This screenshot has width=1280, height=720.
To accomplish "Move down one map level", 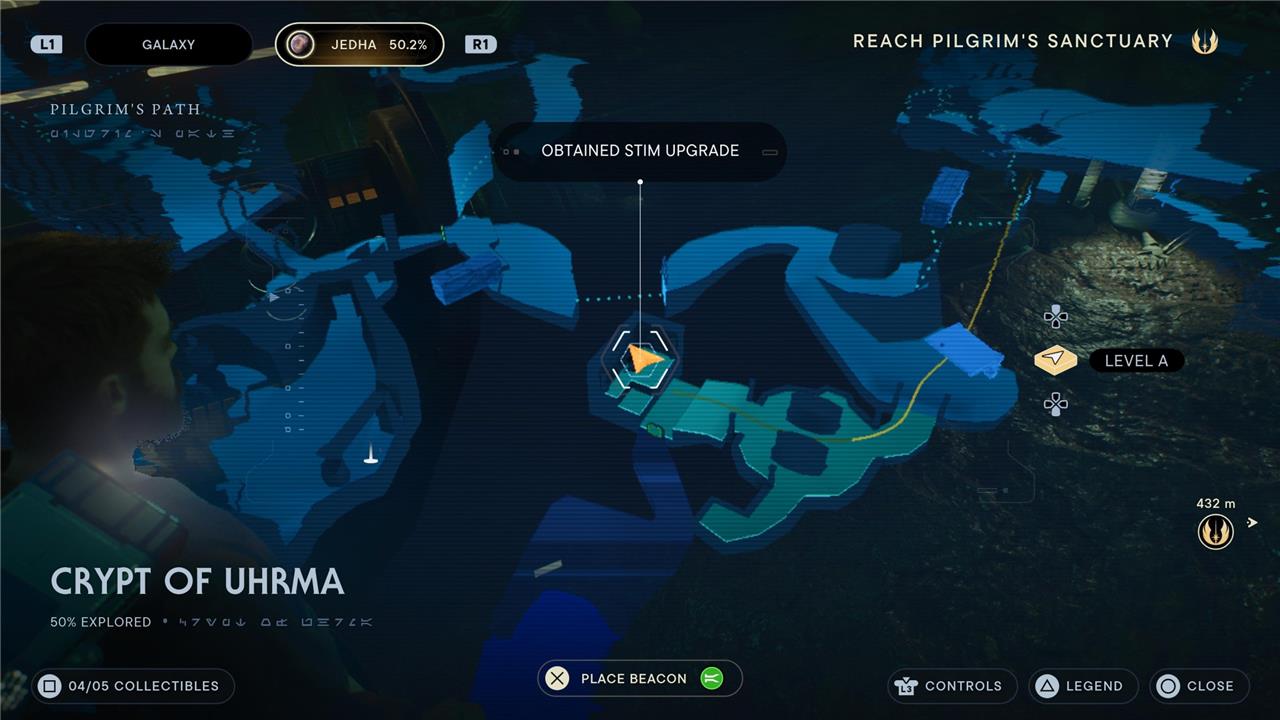I will [x=1055, y=403].
